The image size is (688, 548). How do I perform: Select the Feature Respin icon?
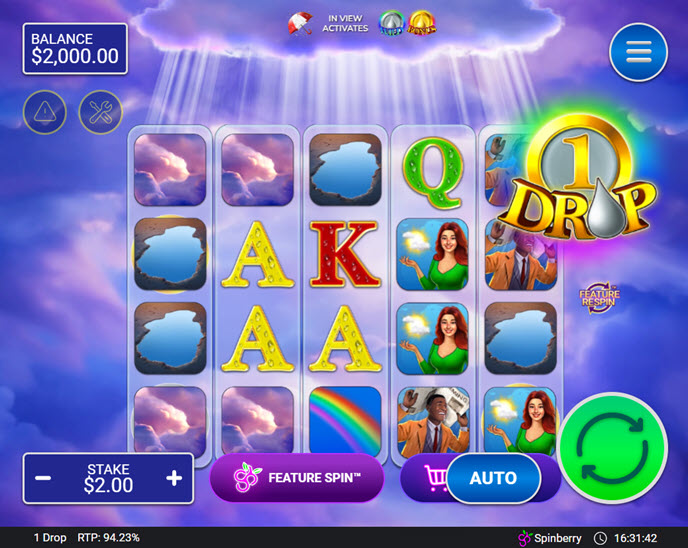(598, 297)
